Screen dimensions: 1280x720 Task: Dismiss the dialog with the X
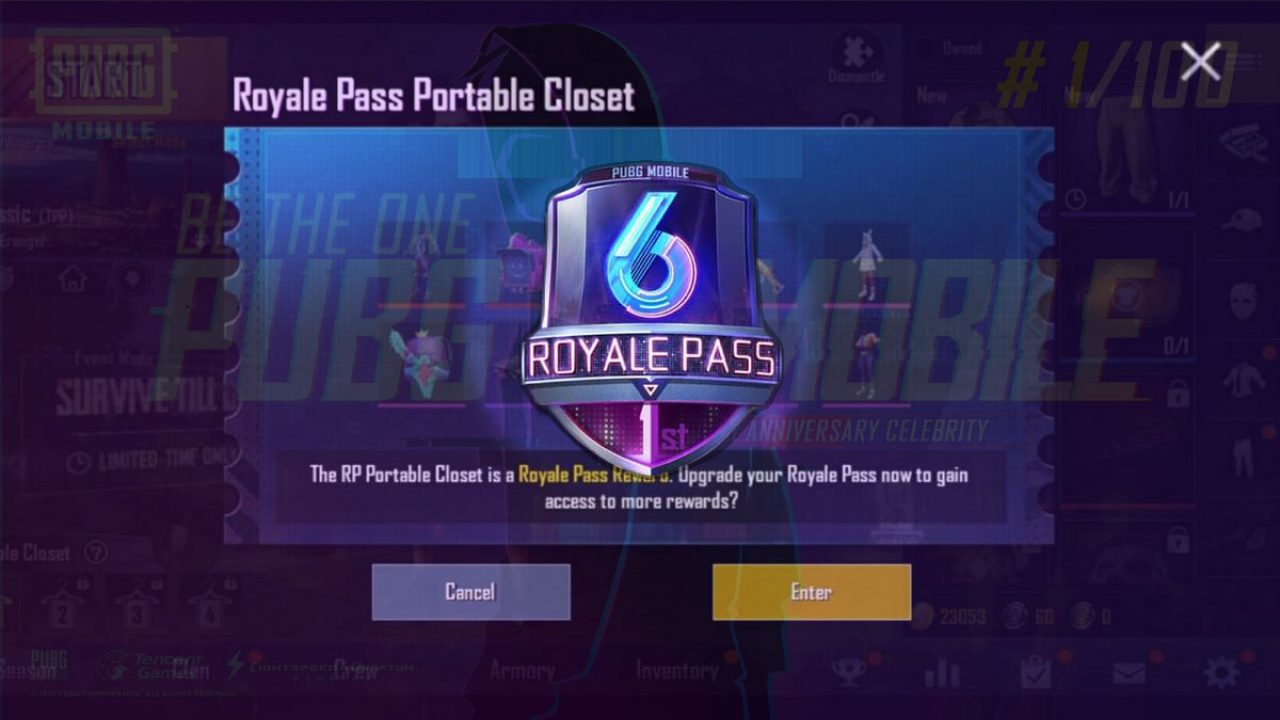[1199, 59]
